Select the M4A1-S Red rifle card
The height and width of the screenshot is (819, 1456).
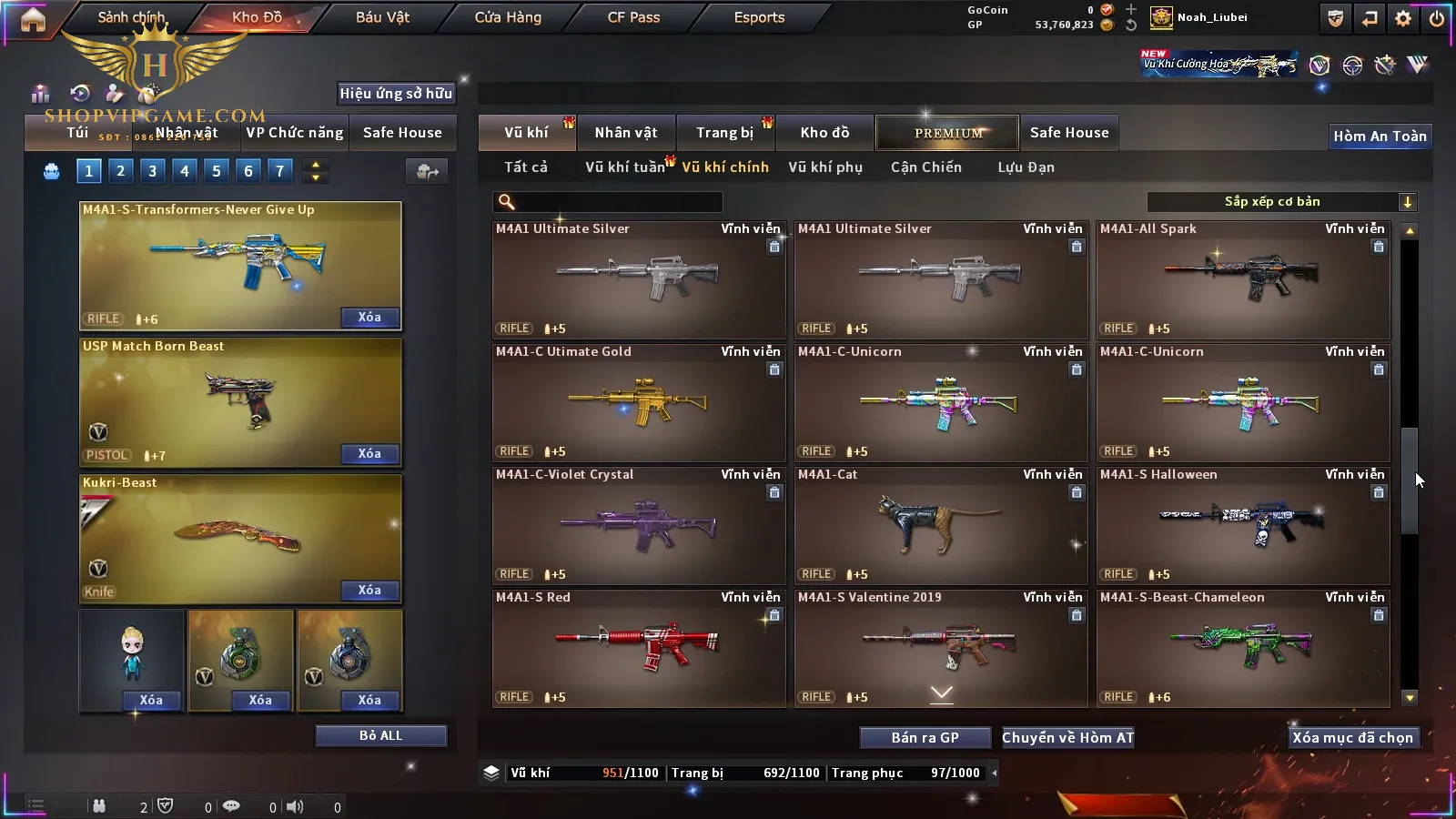[638, 648]
